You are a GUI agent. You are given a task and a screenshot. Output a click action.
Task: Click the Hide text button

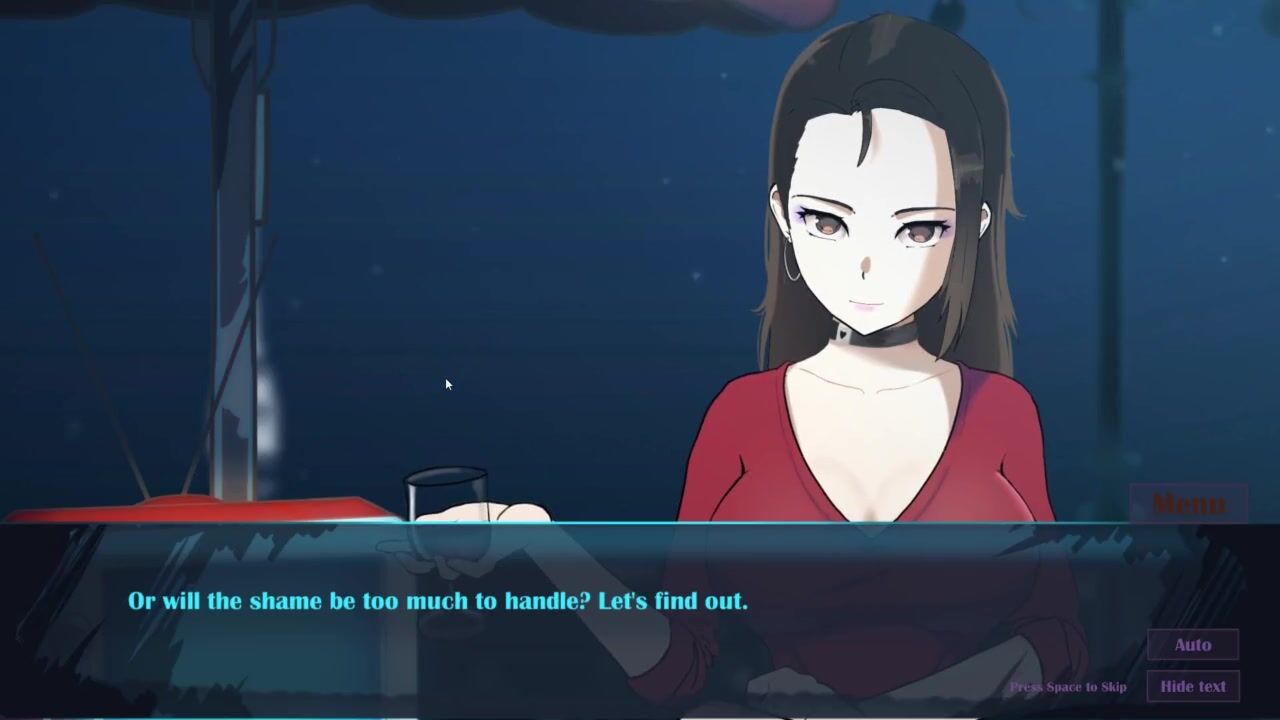point(1192,686)
